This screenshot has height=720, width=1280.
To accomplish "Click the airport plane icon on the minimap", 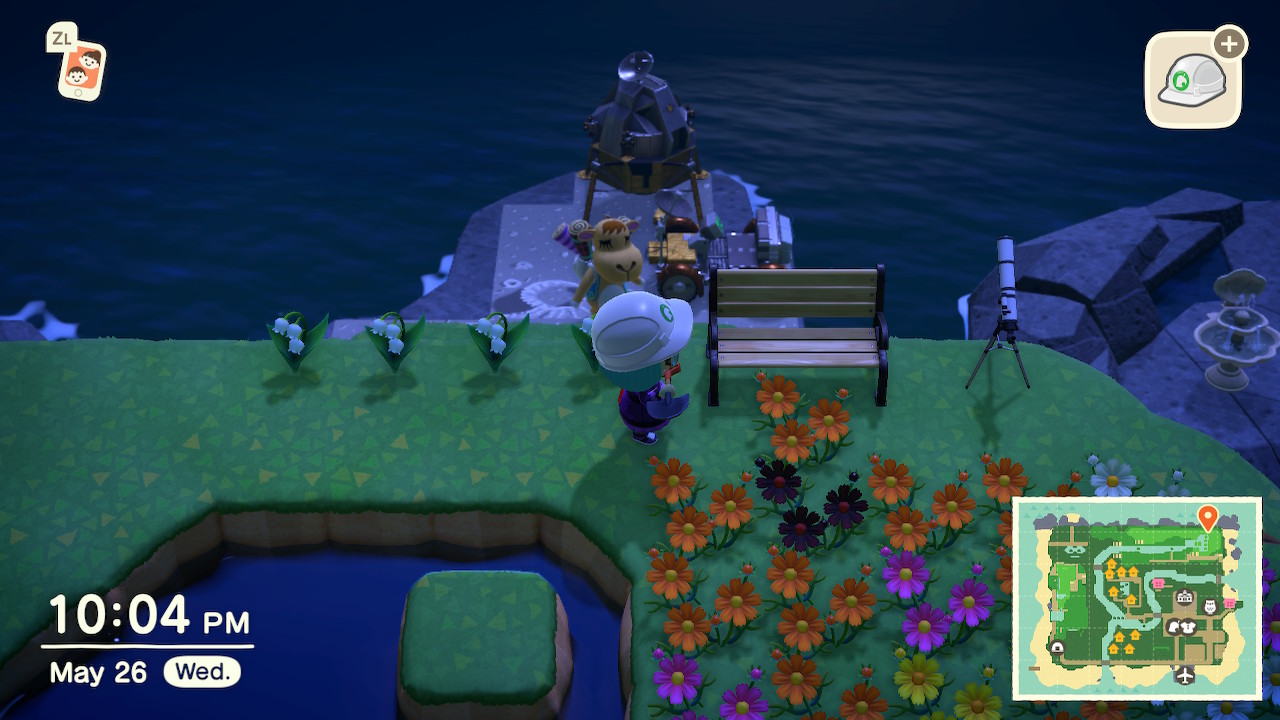I will pyautogui.click(x=1185, y=675).
